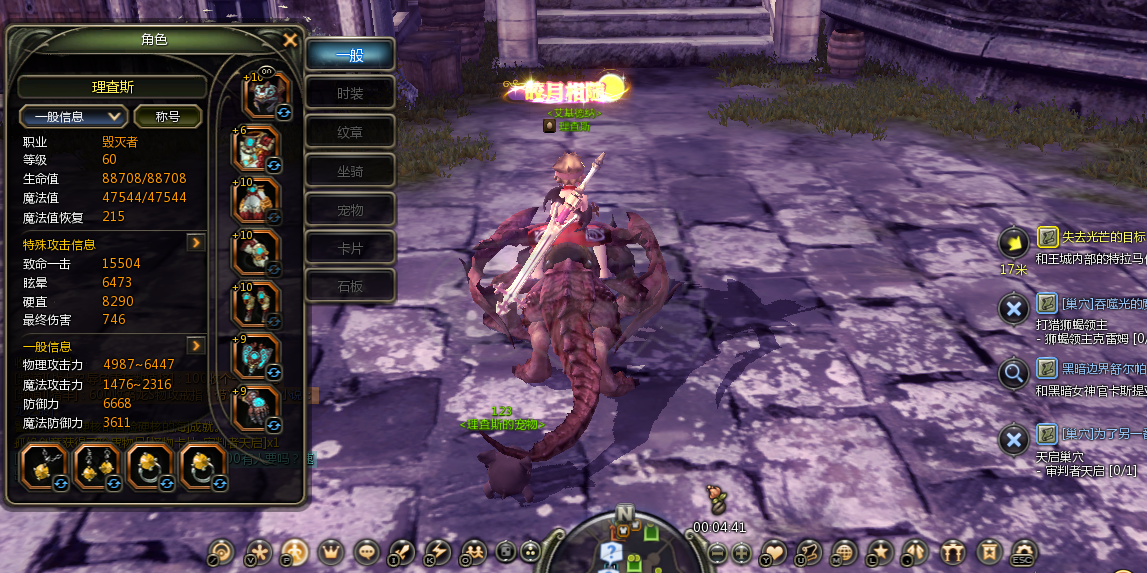This screenshot has height=573, width=1147.
Task: Click the magnifier icon for 黑暗边界 quest
Action: pyautogui.click(x=1013, y=373)
